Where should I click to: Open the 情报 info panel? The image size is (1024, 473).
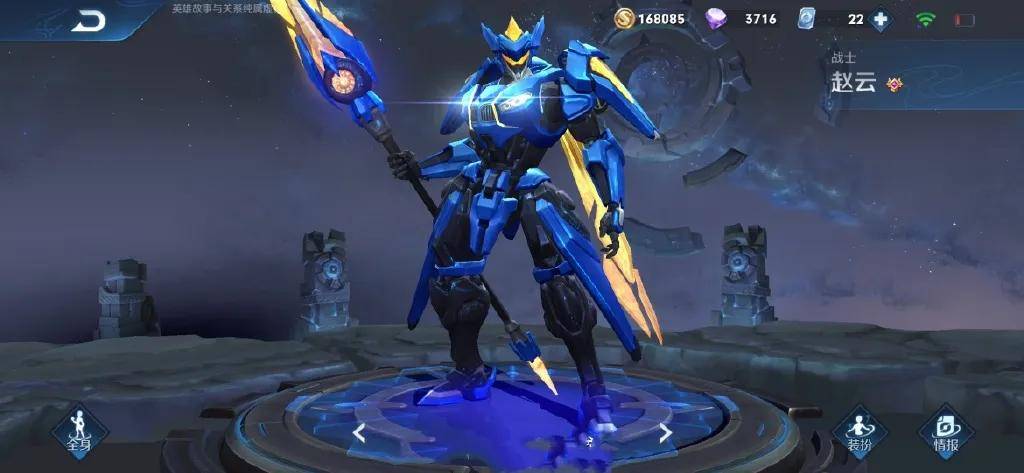[946, 432]
